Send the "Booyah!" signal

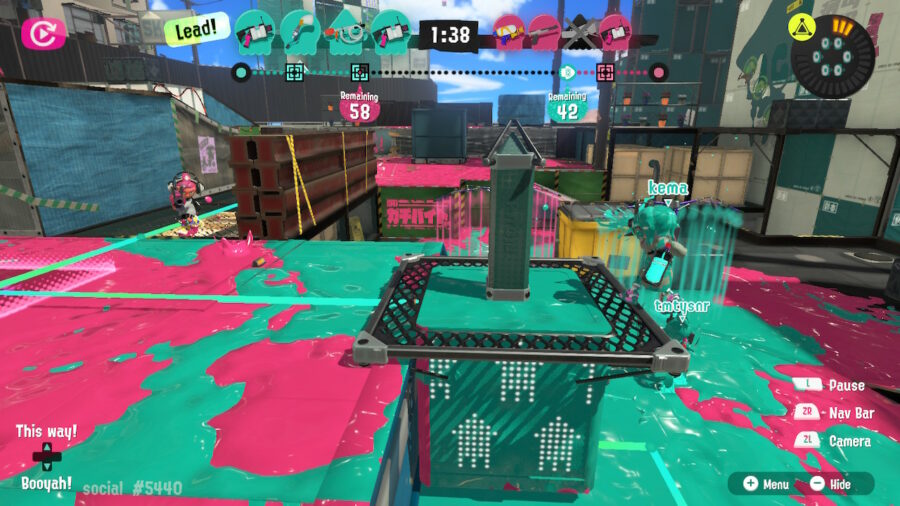(x=45, y=482)
